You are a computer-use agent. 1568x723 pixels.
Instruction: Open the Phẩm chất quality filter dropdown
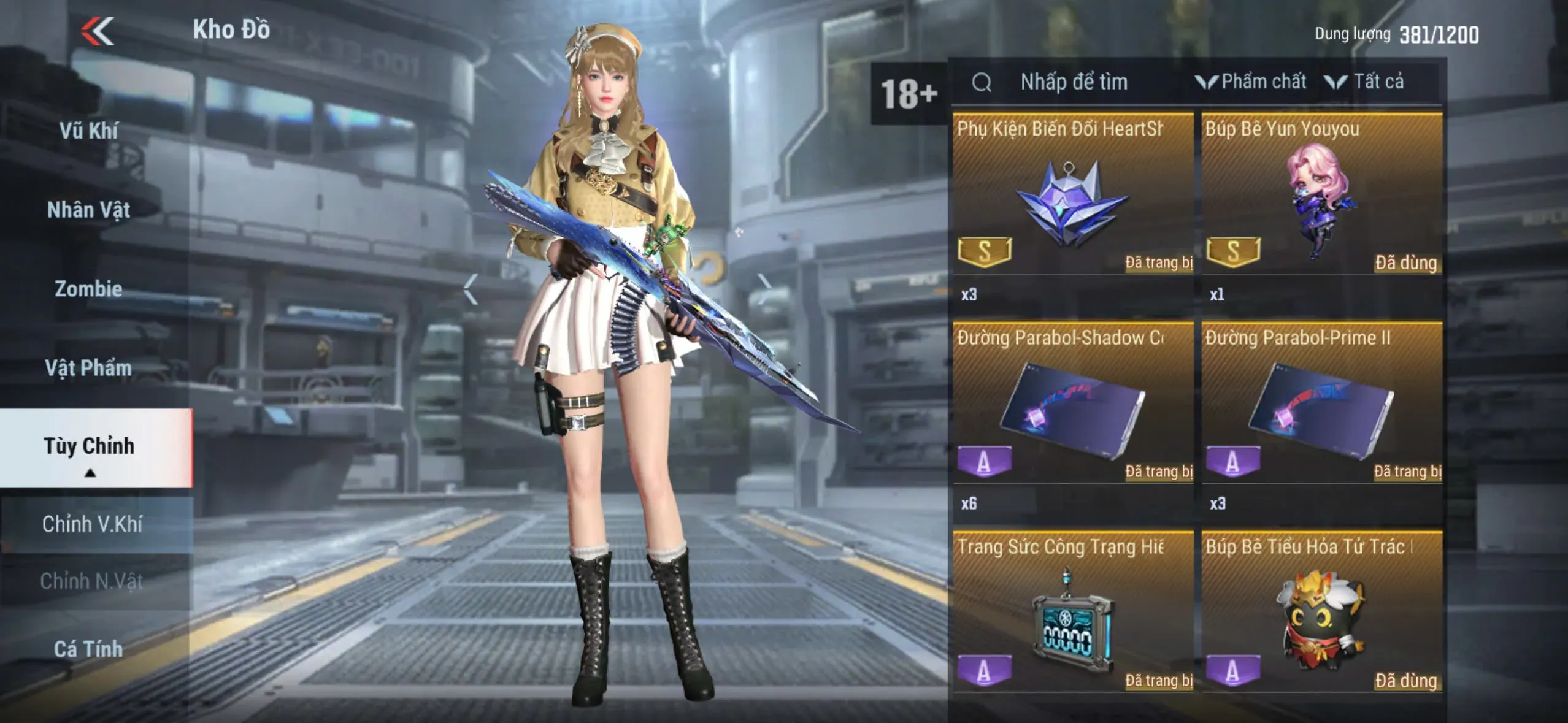1251,82
